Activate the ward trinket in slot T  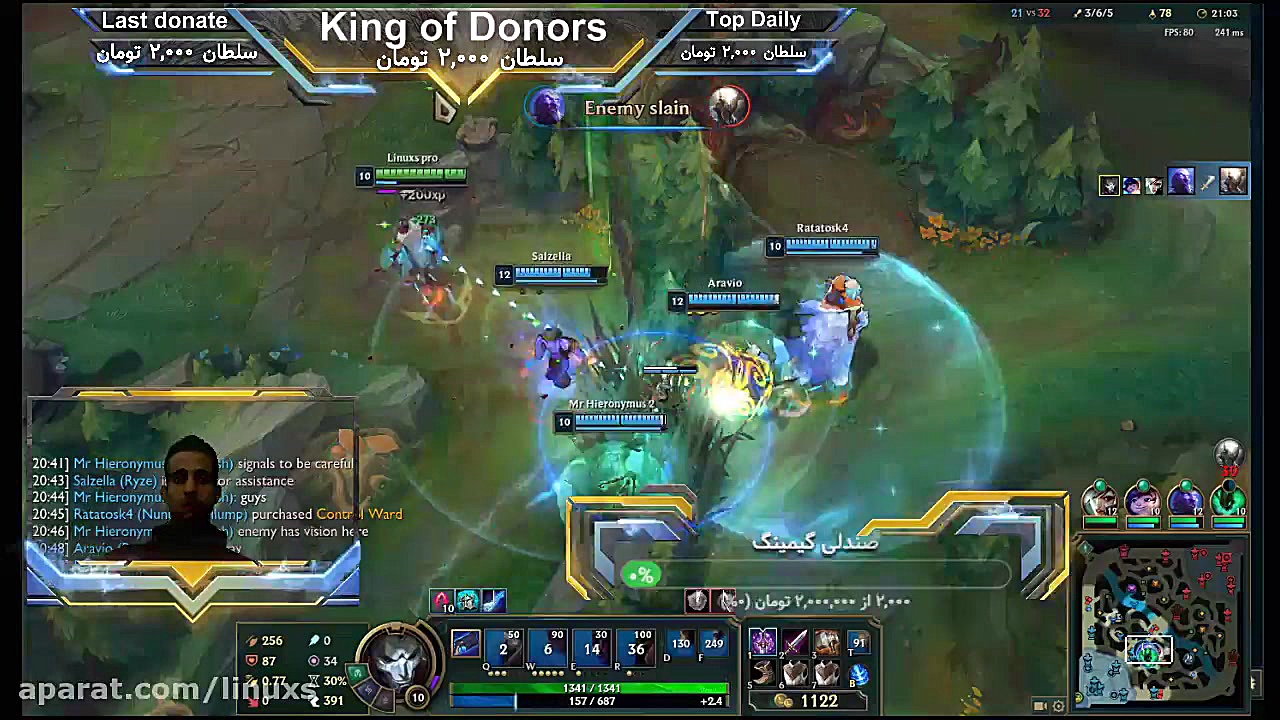(x=858, y=643)
